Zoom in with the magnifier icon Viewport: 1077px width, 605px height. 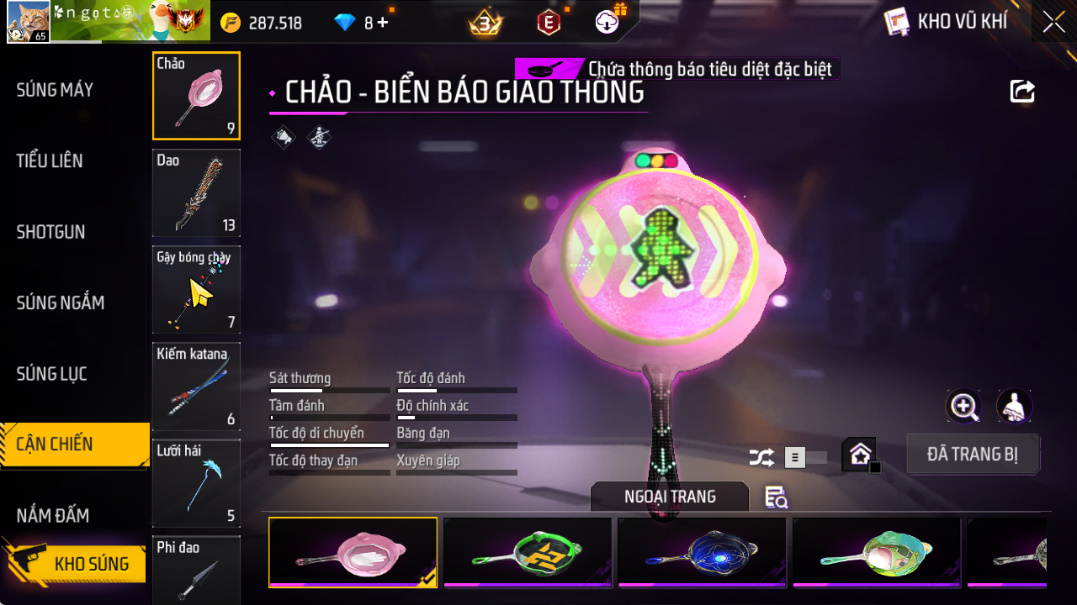[x=964, y=406]
